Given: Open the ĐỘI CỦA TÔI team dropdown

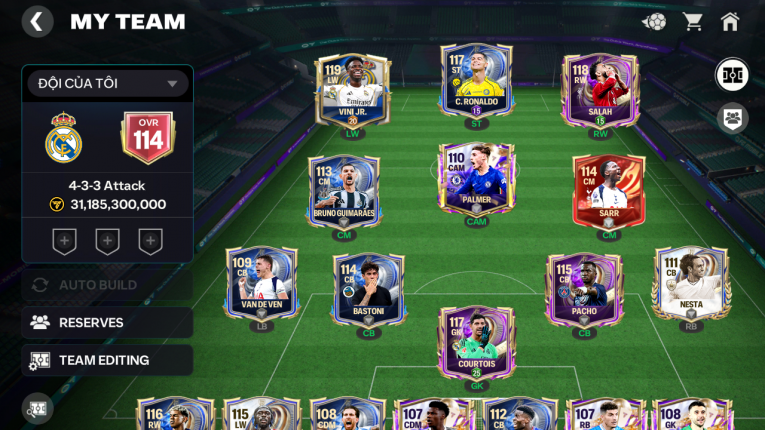Looking at the screenshot, I should [108, 83].
